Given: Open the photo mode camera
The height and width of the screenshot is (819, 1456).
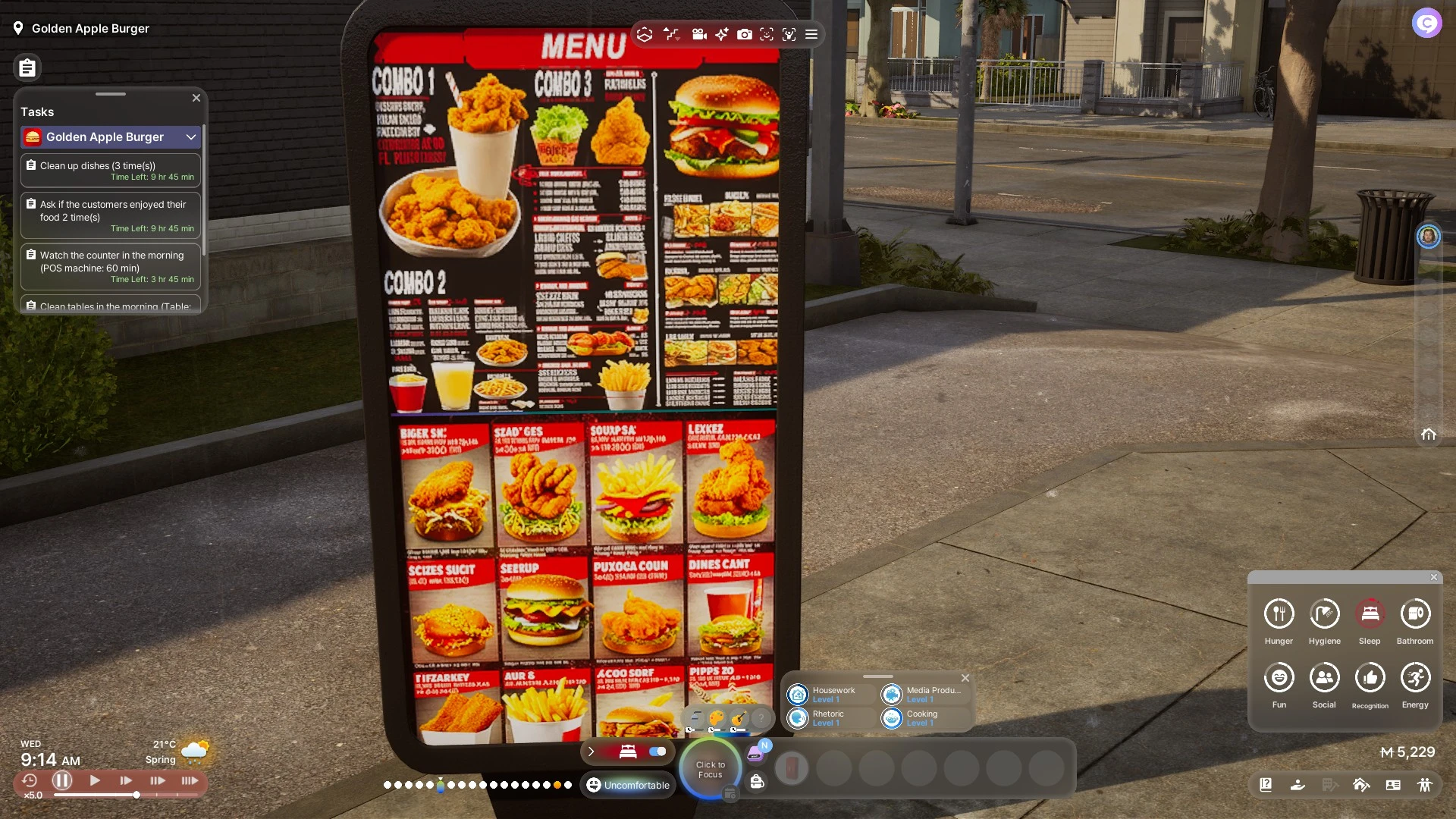Looking at the screenshot, I should point(745,34).
